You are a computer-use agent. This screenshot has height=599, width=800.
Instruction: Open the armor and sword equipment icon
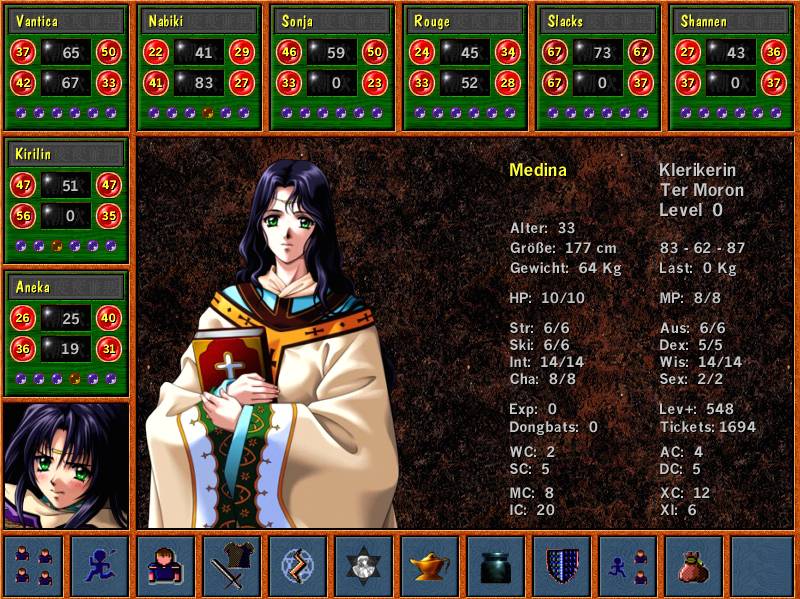pos(232,565)
